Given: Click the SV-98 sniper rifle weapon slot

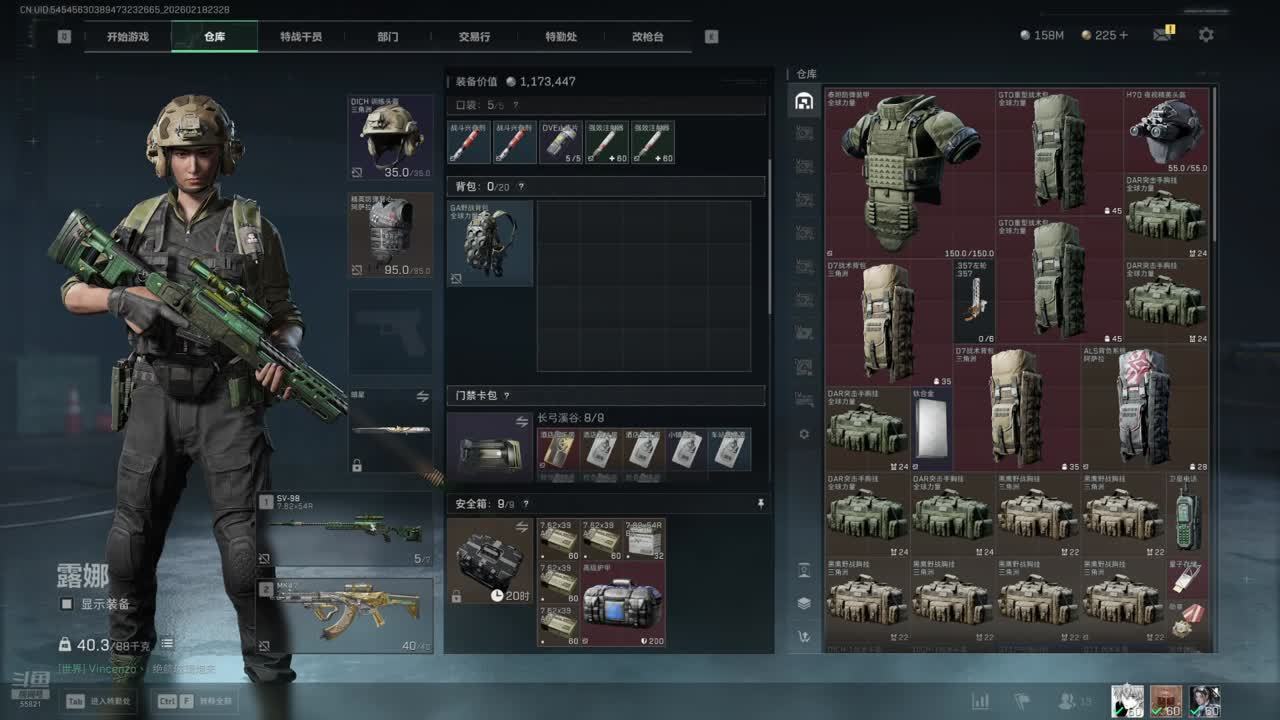Looking at the screenshot, I should pos(346,528).
